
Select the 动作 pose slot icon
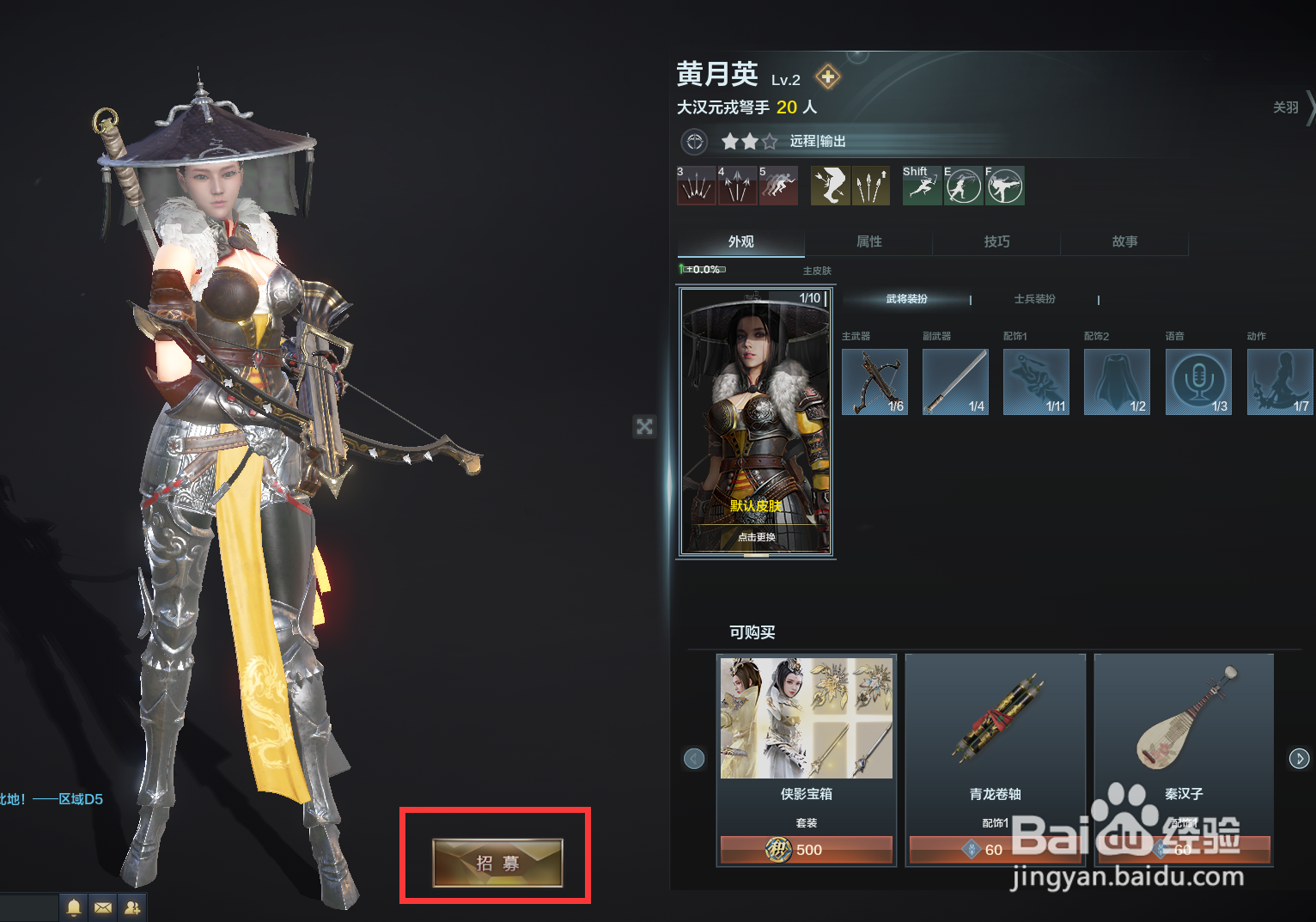click(x=1279, y=381)
